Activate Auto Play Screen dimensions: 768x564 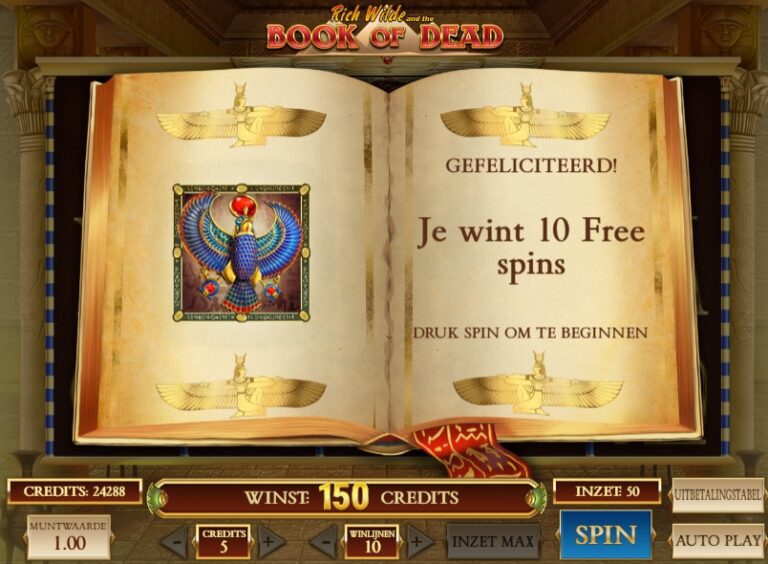tap(717, 541)
